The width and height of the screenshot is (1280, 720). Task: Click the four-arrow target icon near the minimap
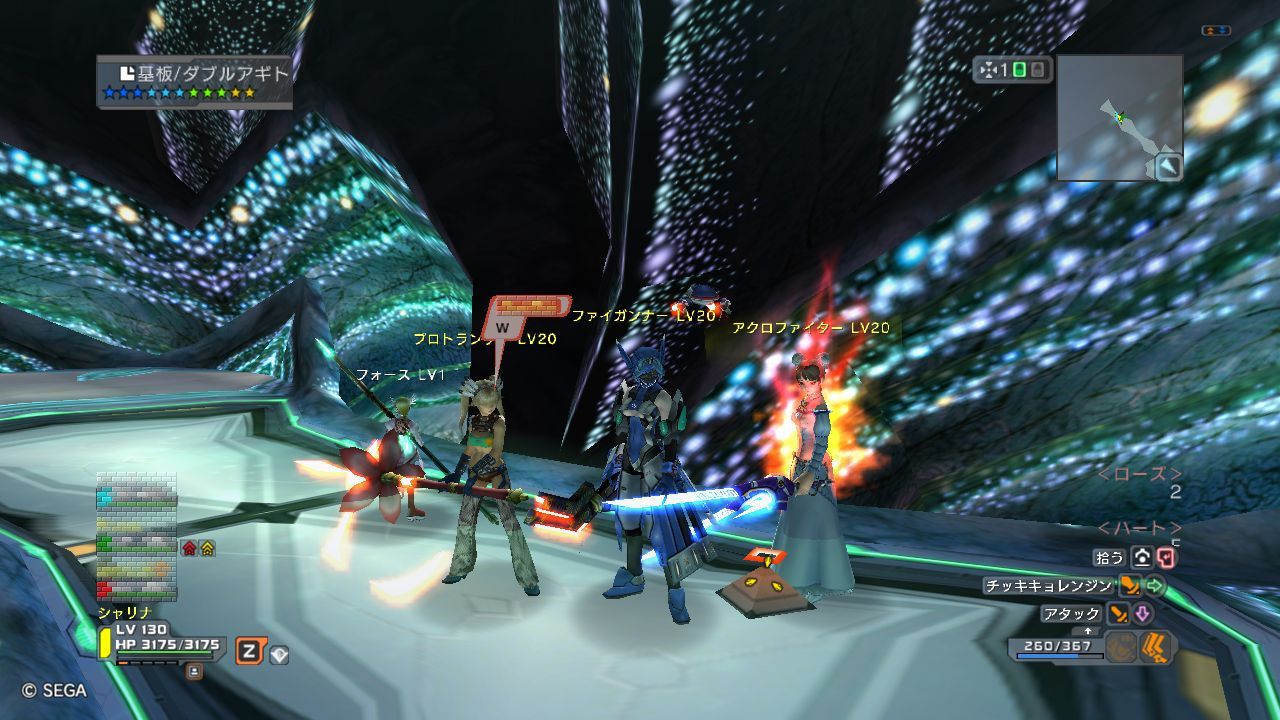click(990, 70)
